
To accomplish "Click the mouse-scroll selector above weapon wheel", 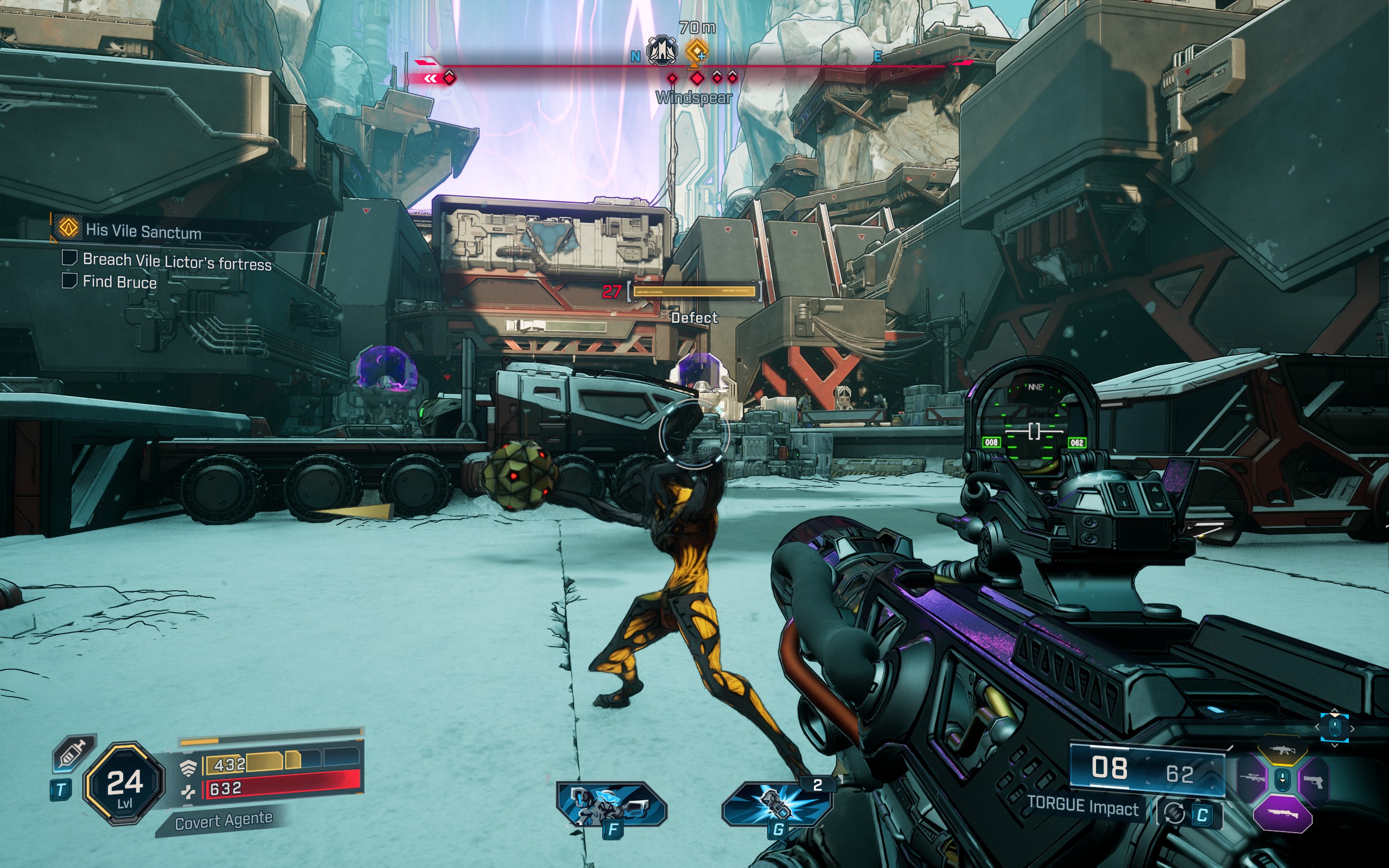I will pyautogui.click(x=1335, y=728).
